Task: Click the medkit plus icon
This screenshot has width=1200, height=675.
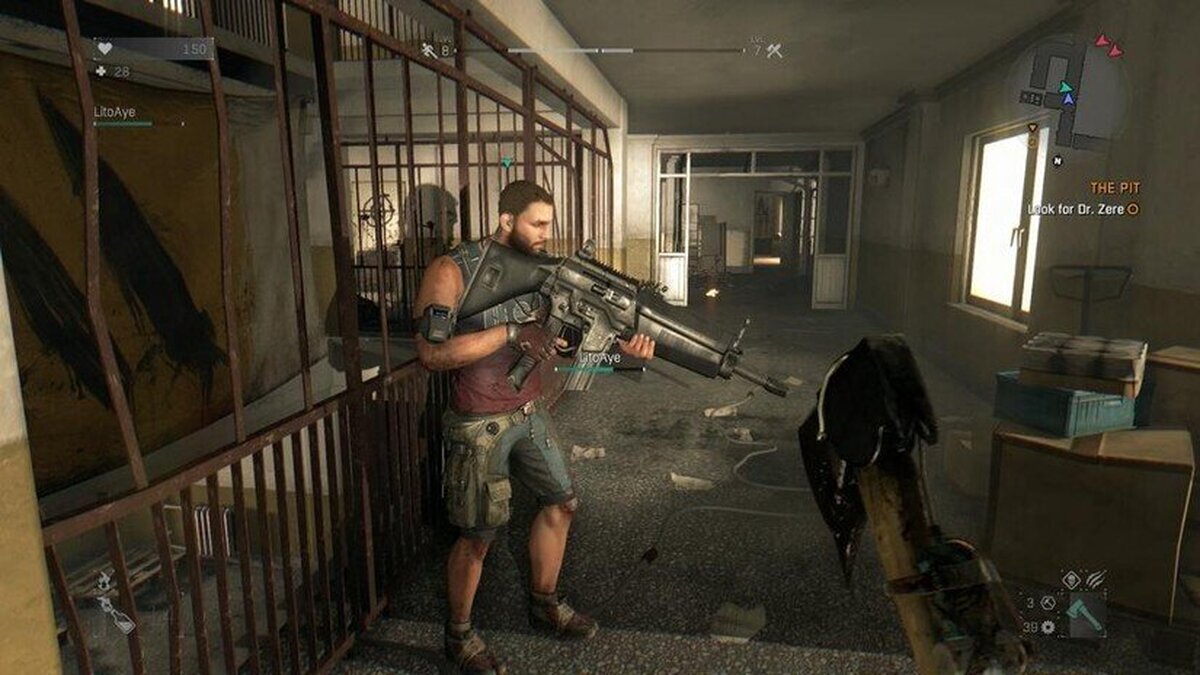Action: pos(100,71)
